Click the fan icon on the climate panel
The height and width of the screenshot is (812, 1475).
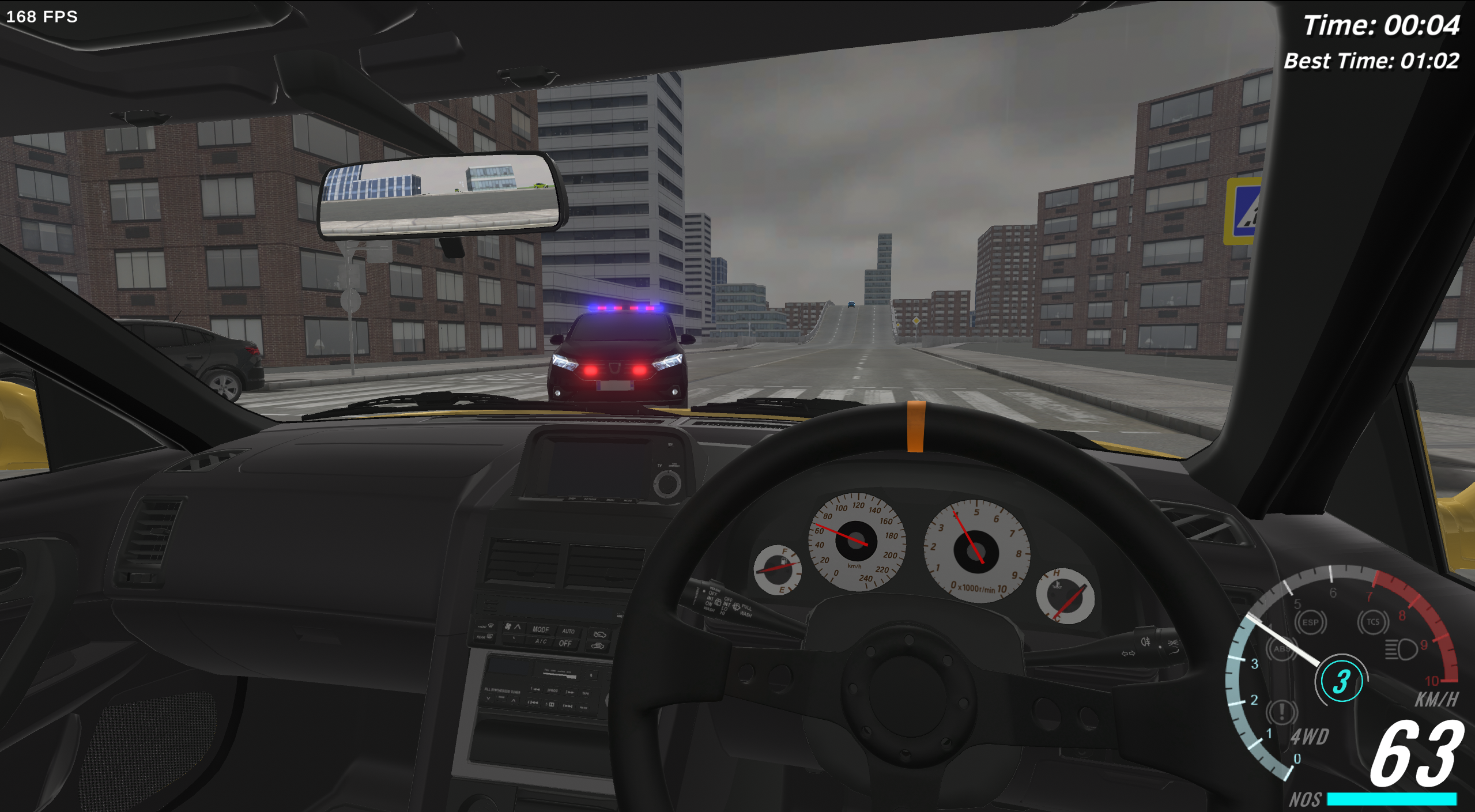[x=508, y=627]
